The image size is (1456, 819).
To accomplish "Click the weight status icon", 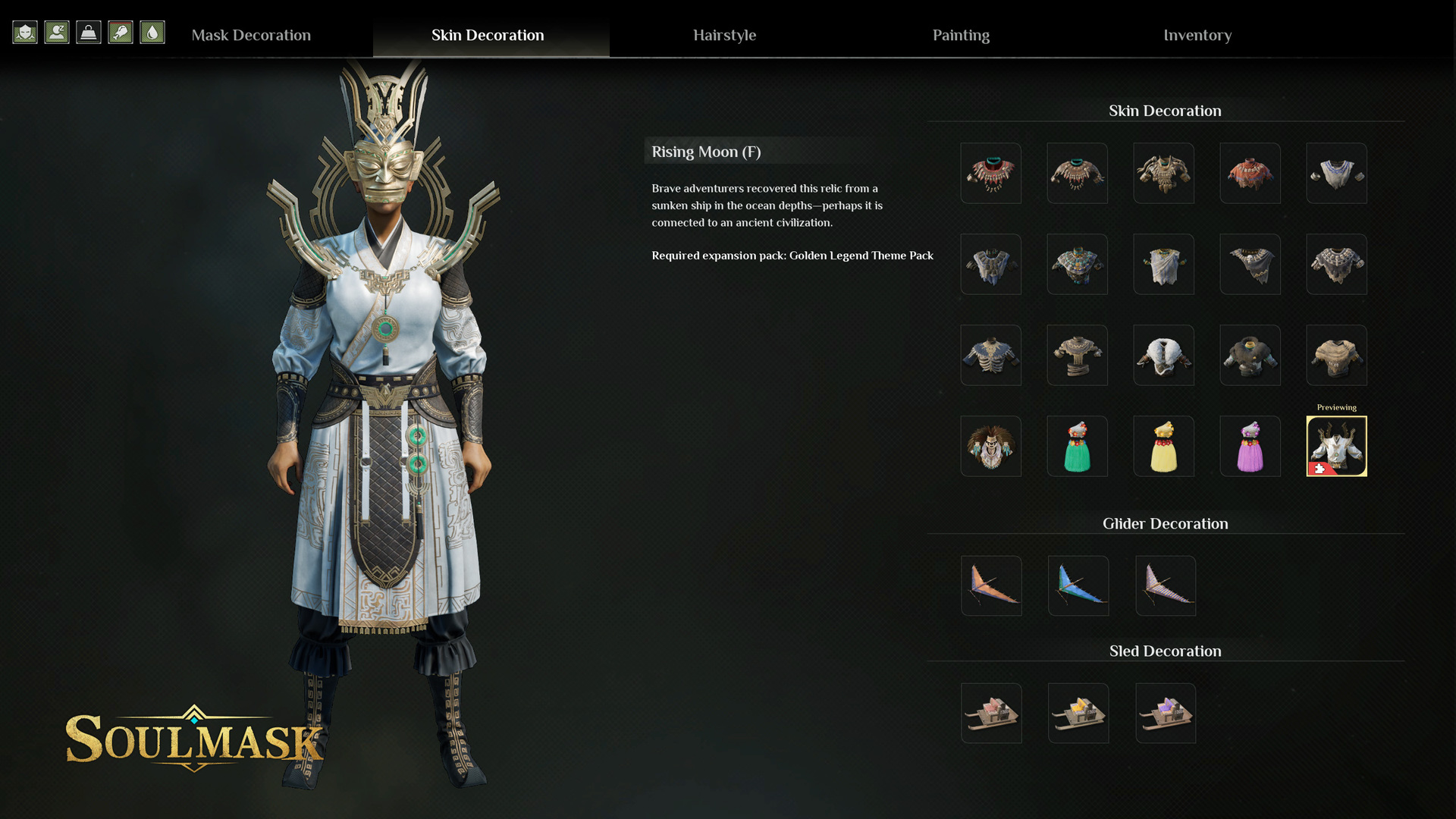I will click(x=89, y=33).
